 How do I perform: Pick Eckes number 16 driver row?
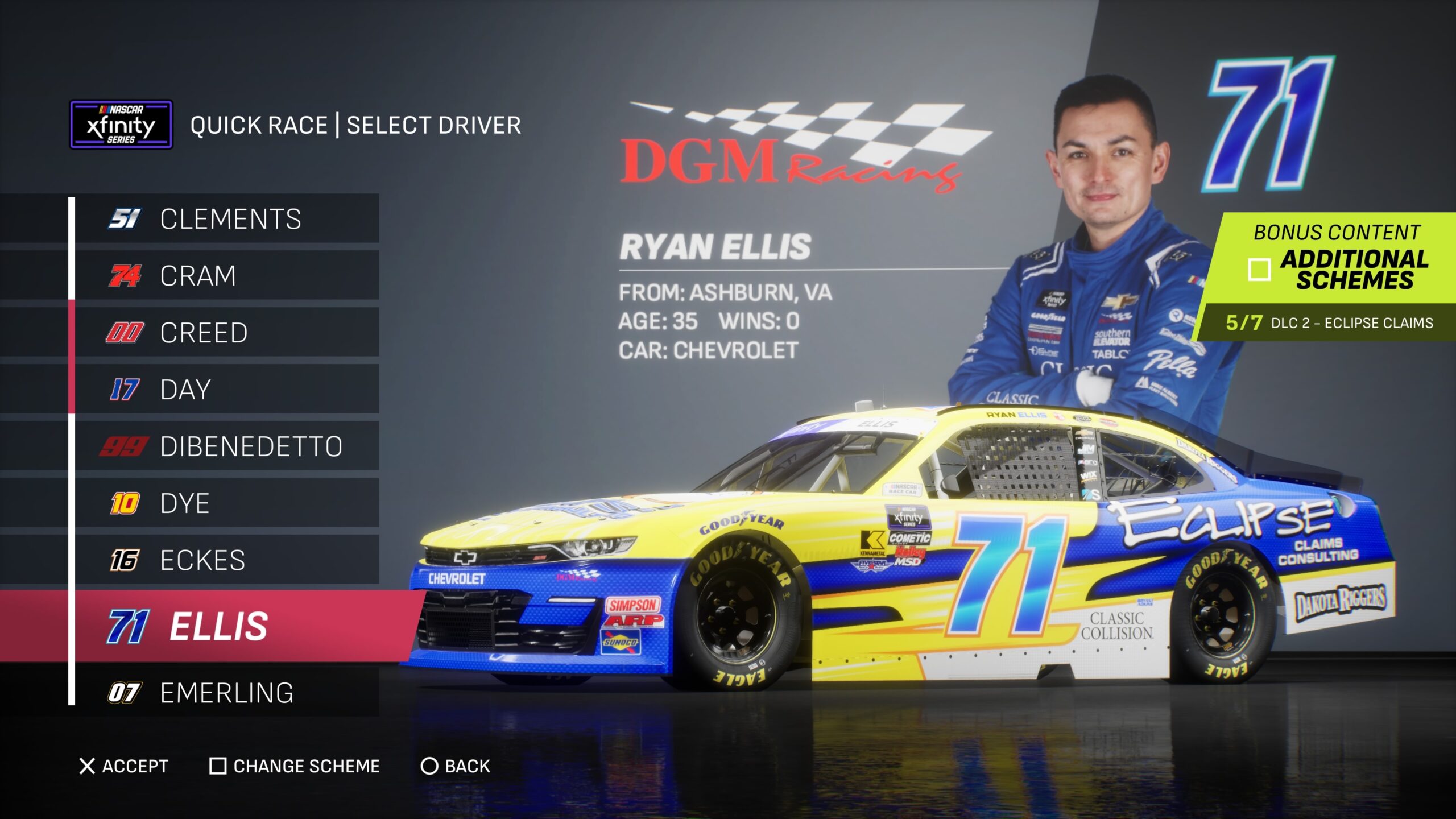227,560
